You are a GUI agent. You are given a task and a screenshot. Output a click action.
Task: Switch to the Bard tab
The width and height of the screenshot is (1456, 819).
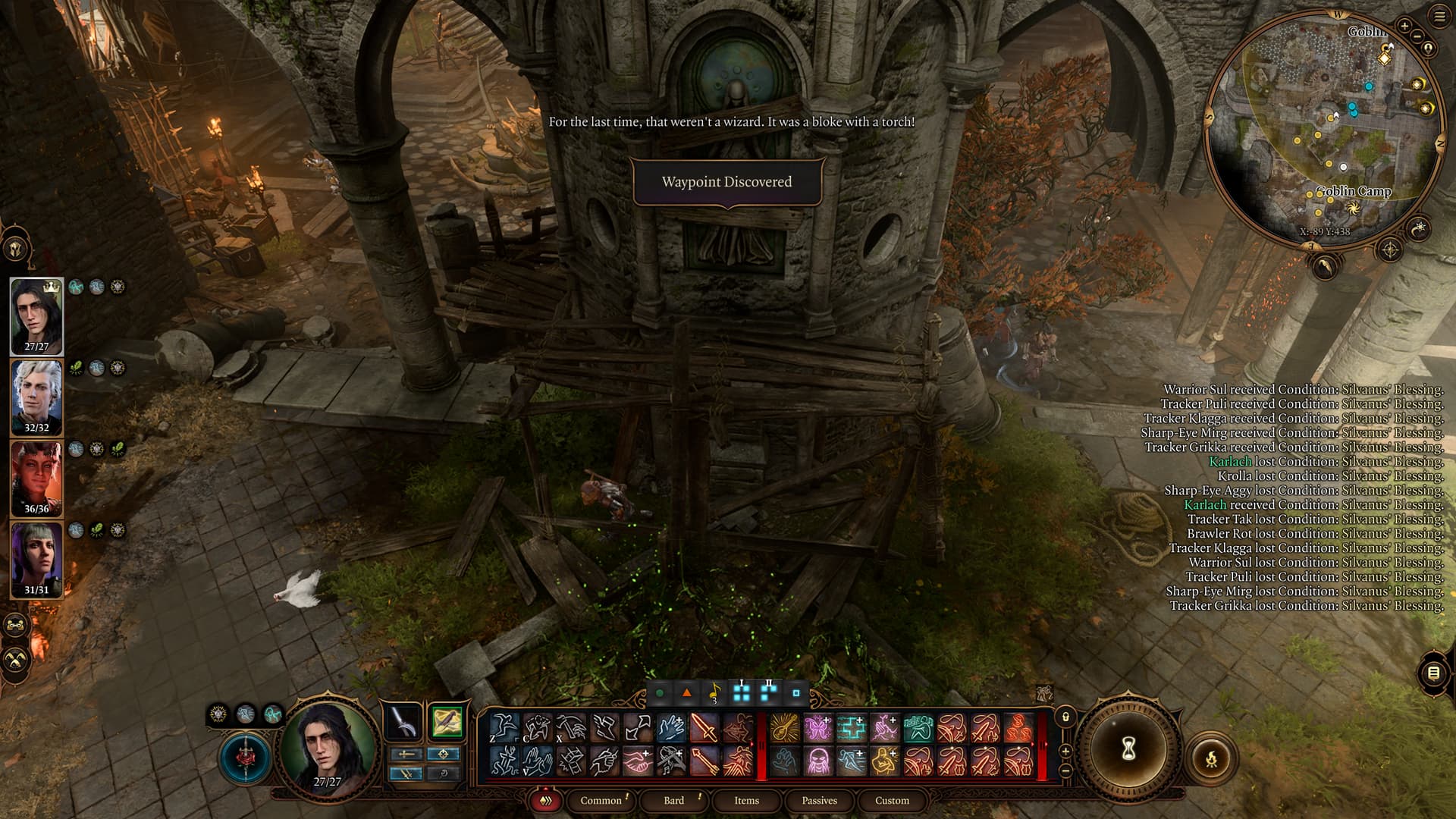(x=673, y=800)
